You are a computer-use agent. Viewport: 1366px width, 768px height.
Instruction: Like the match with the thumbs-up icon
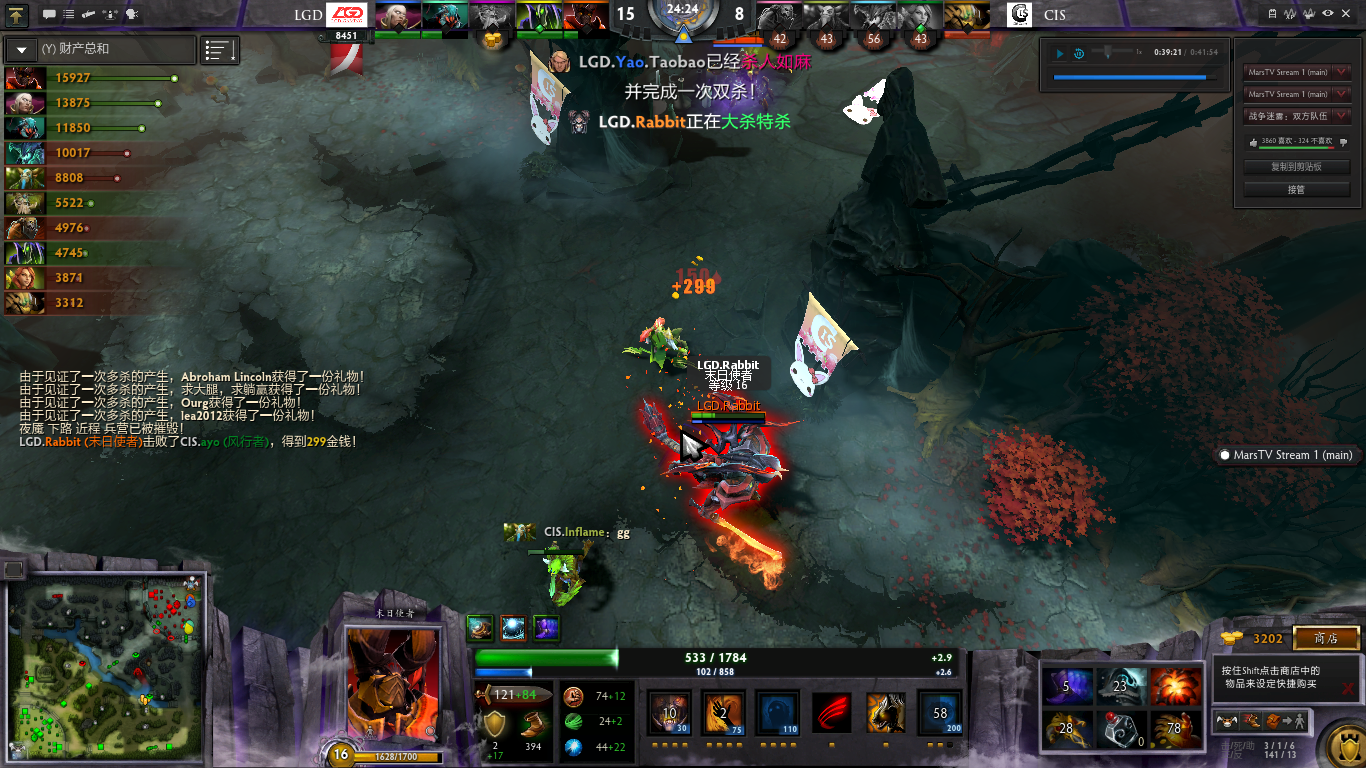point(1254,142)
